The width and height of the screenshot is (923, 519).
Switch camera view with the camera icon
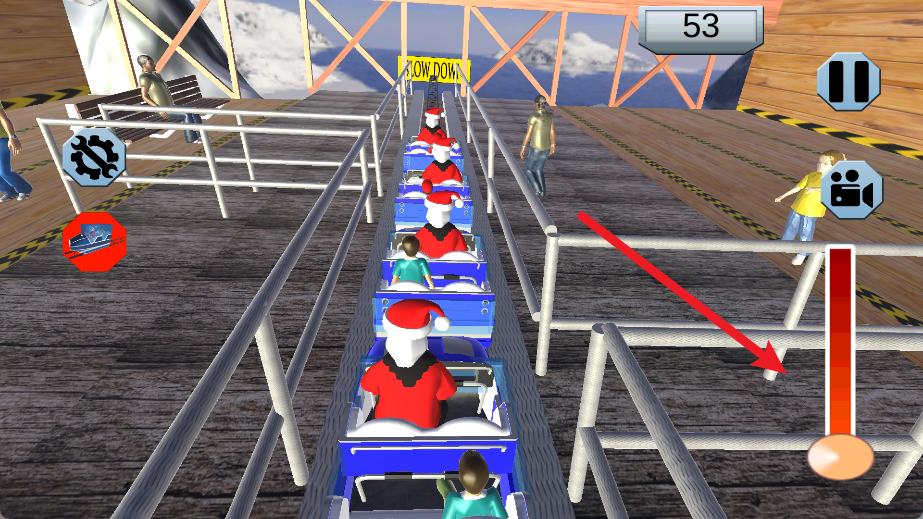click(x=850, y=190)
